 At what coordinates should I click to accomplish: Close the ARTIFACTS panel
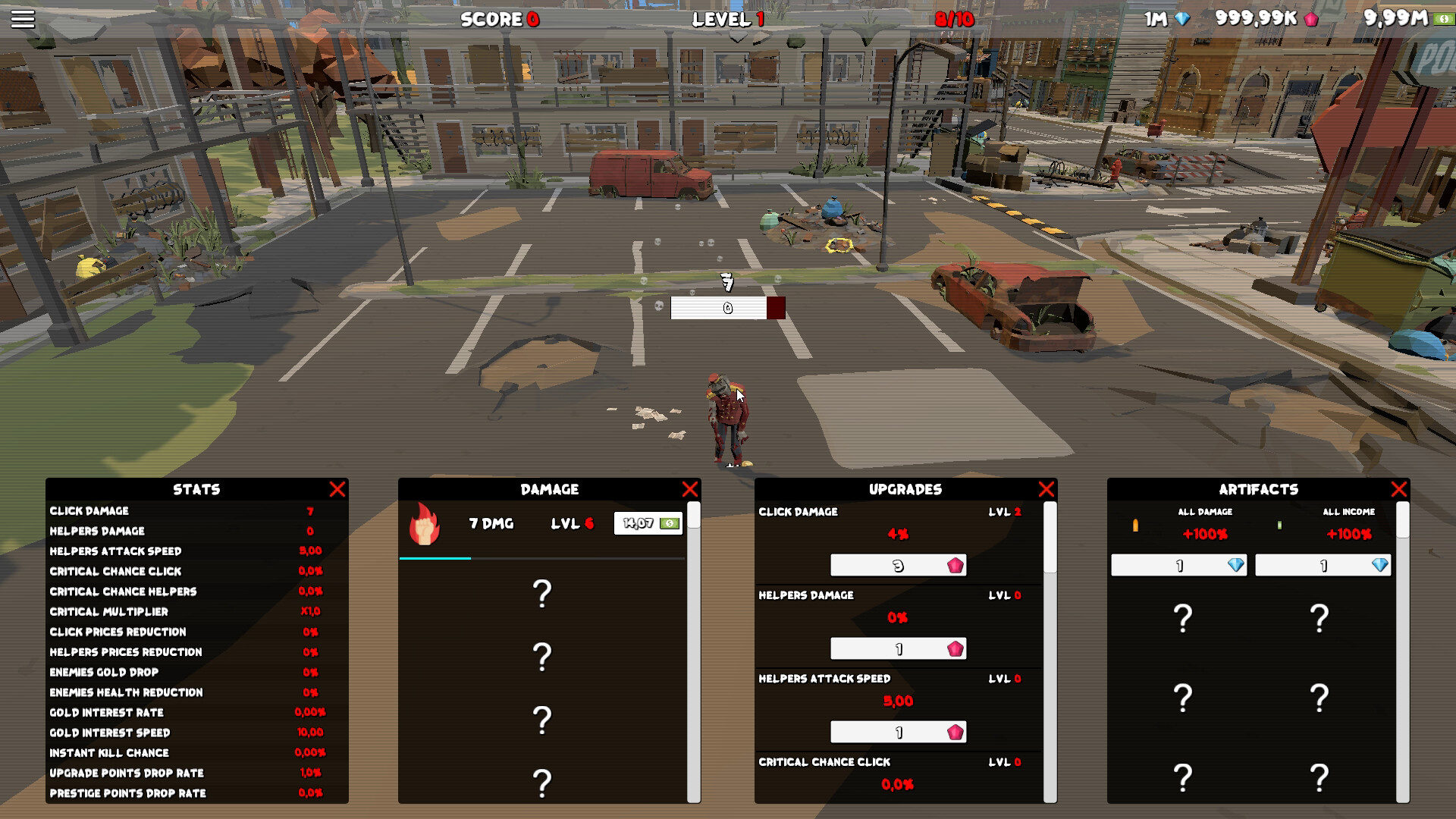(1399, 489)
